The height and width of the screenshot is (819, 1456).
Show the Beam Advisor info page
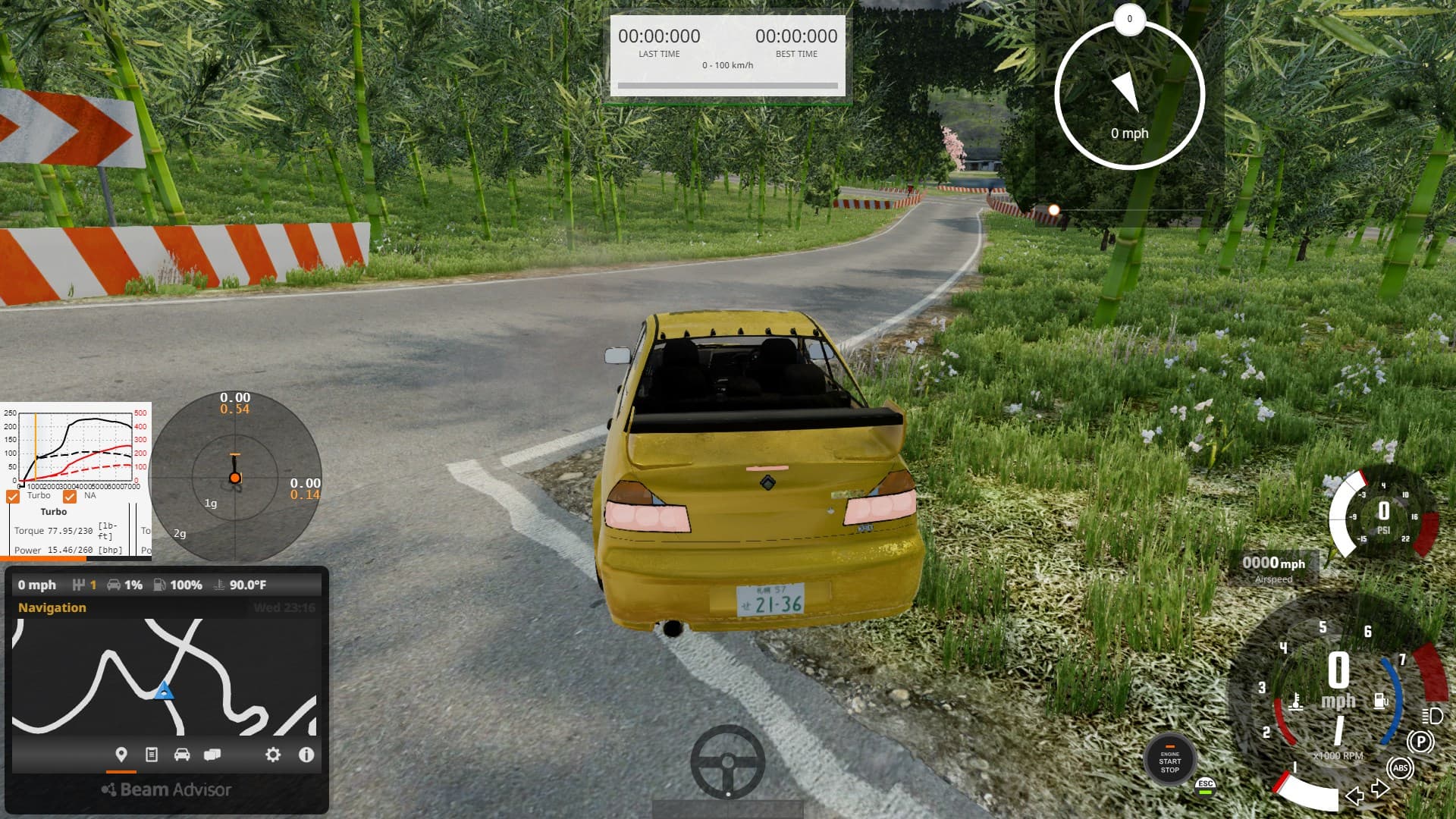[x=306, y=755]
